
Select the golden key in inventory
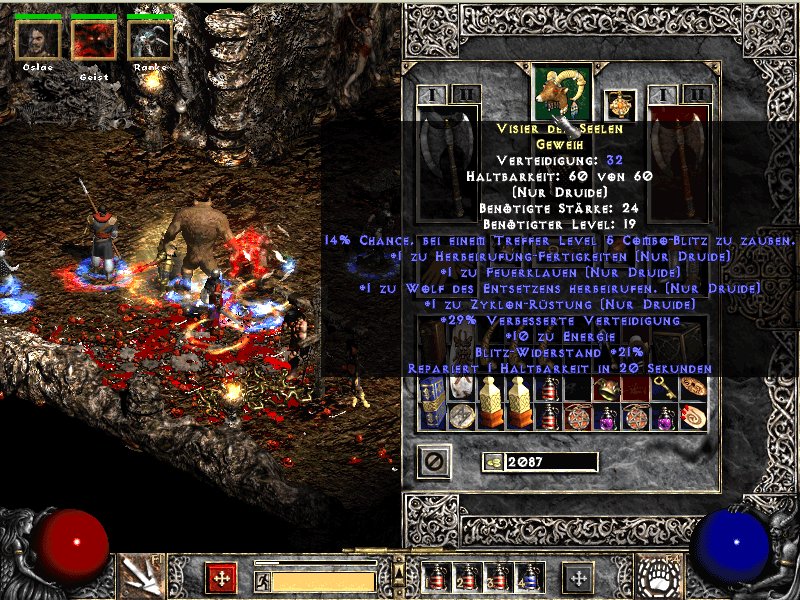point(664,389)
